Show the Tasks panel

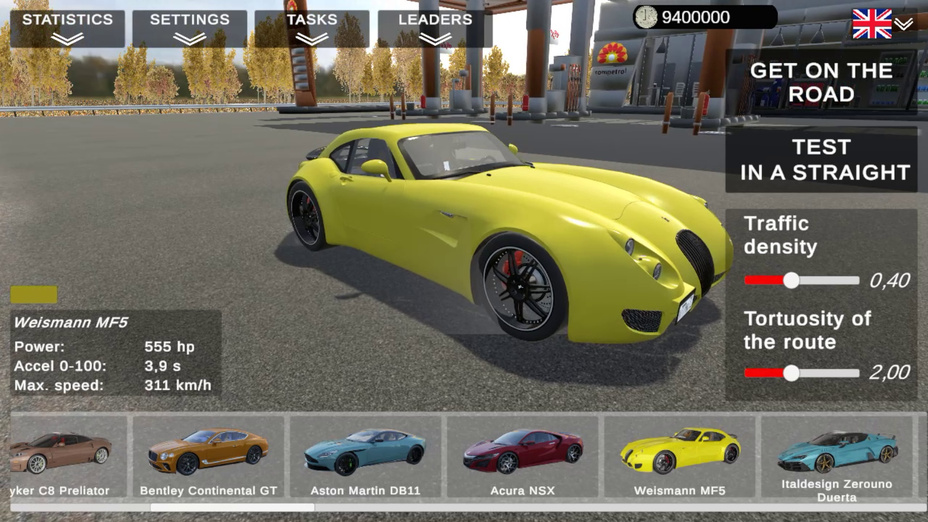click(x=311, y=28)
